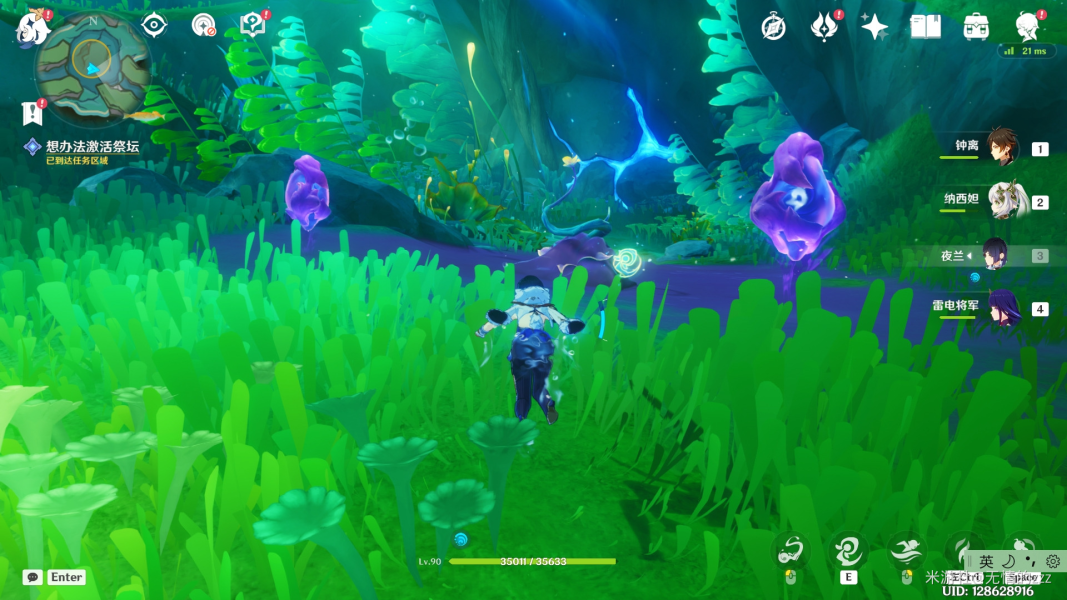Screen dimensions: 1067x600
Task: Open the winged battle pass icon
Action: pos(824,27)
